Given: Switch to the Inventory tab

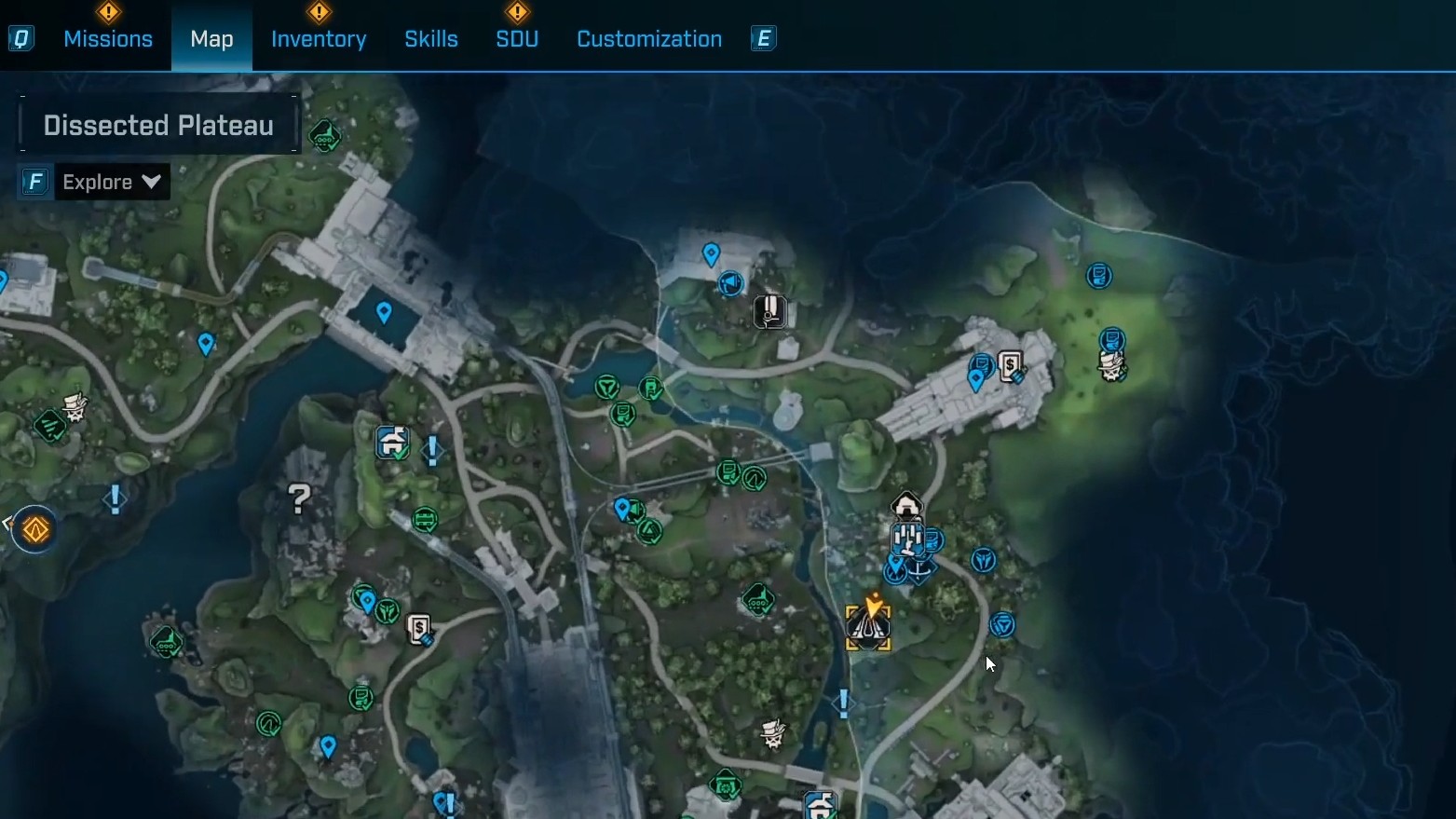Looking at the screenshot, I should (319, 39).
